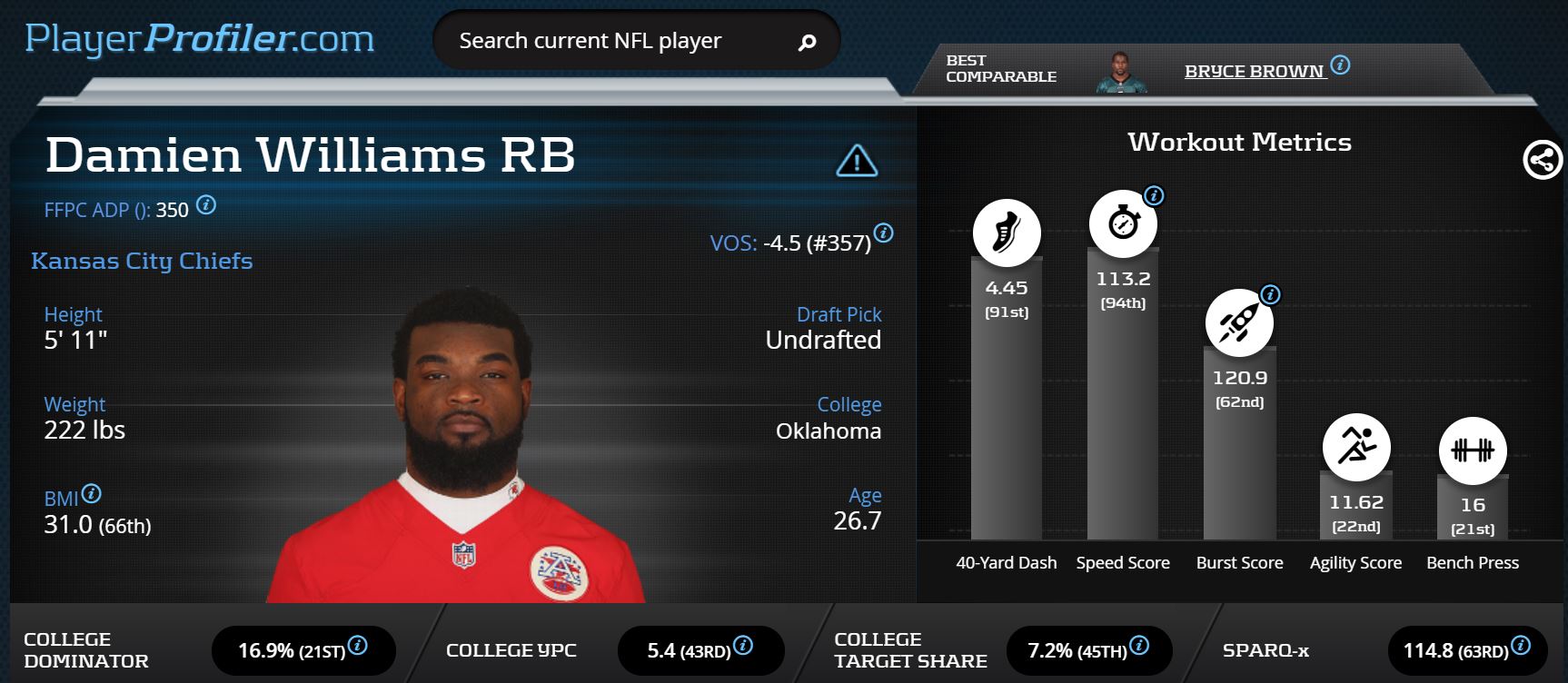This screenshot has height=683, width=1568.
Task: Show College Target Share info tooltip
Action: tap(1139, 645)
